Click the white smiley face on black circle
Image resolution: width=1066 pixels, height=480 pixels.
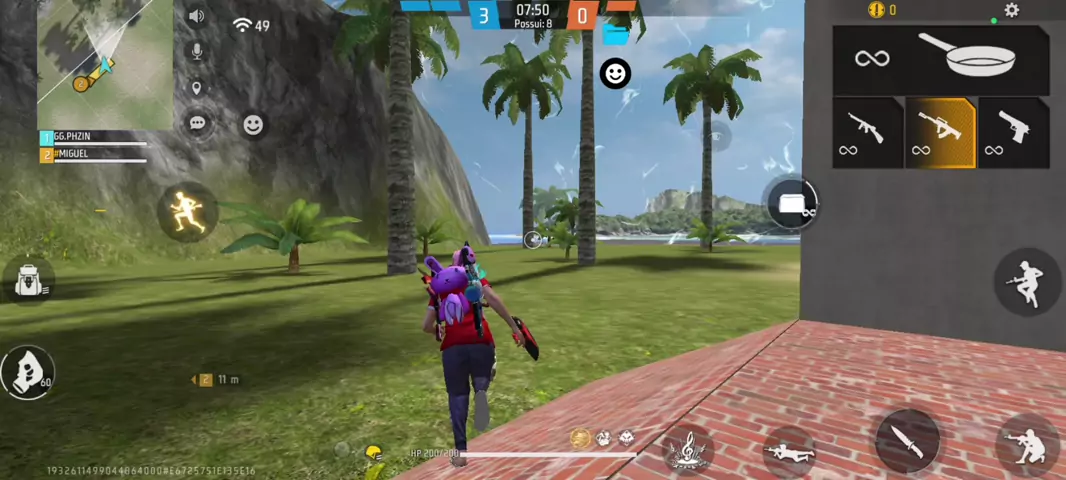click(615, 73)
